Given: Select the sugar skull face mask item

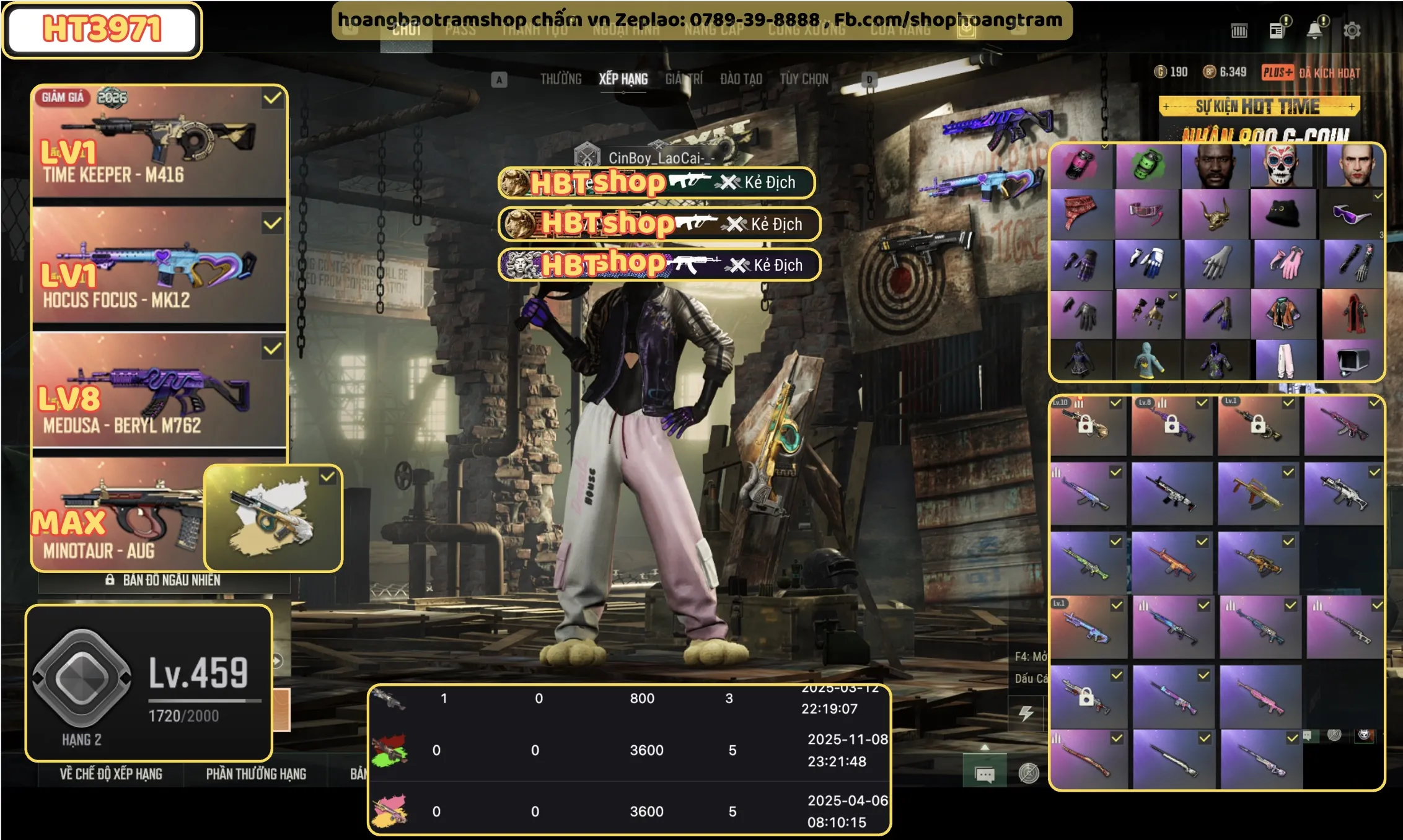Looking at the screenshot, I should (x=1280, y=166).
